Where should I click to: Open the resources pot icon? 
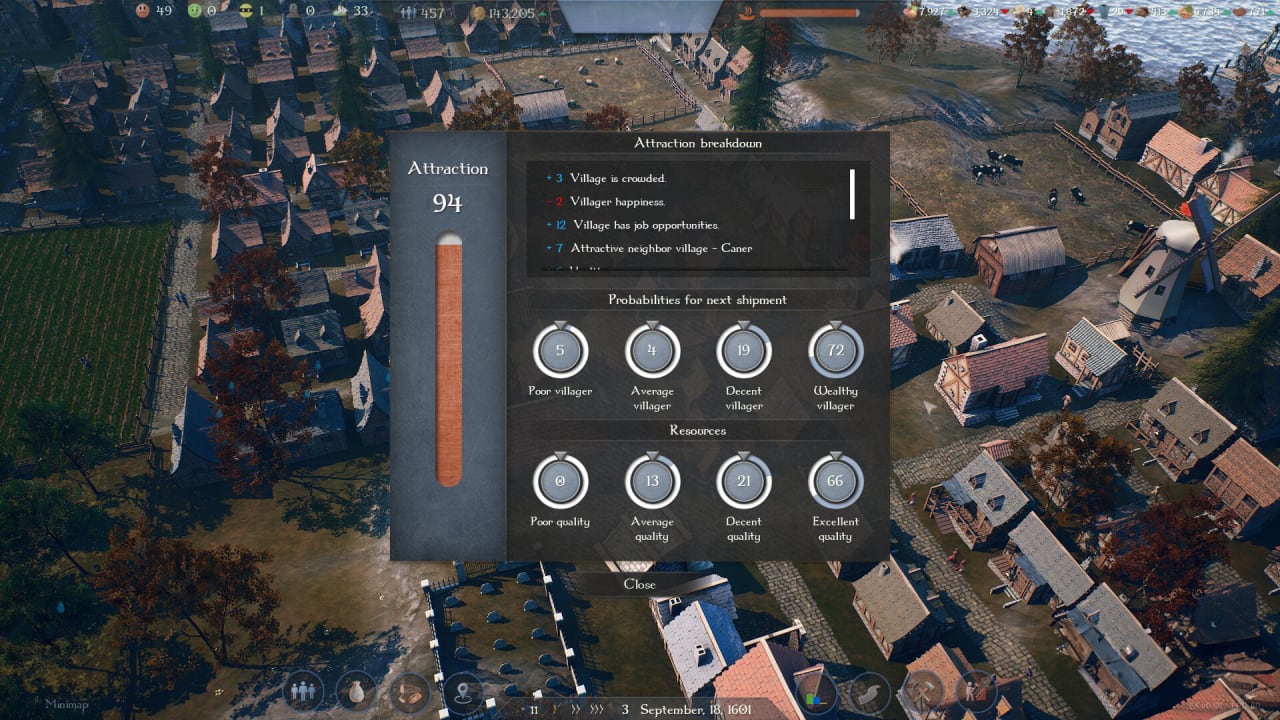pyautogui.click(x=356, y=690)
